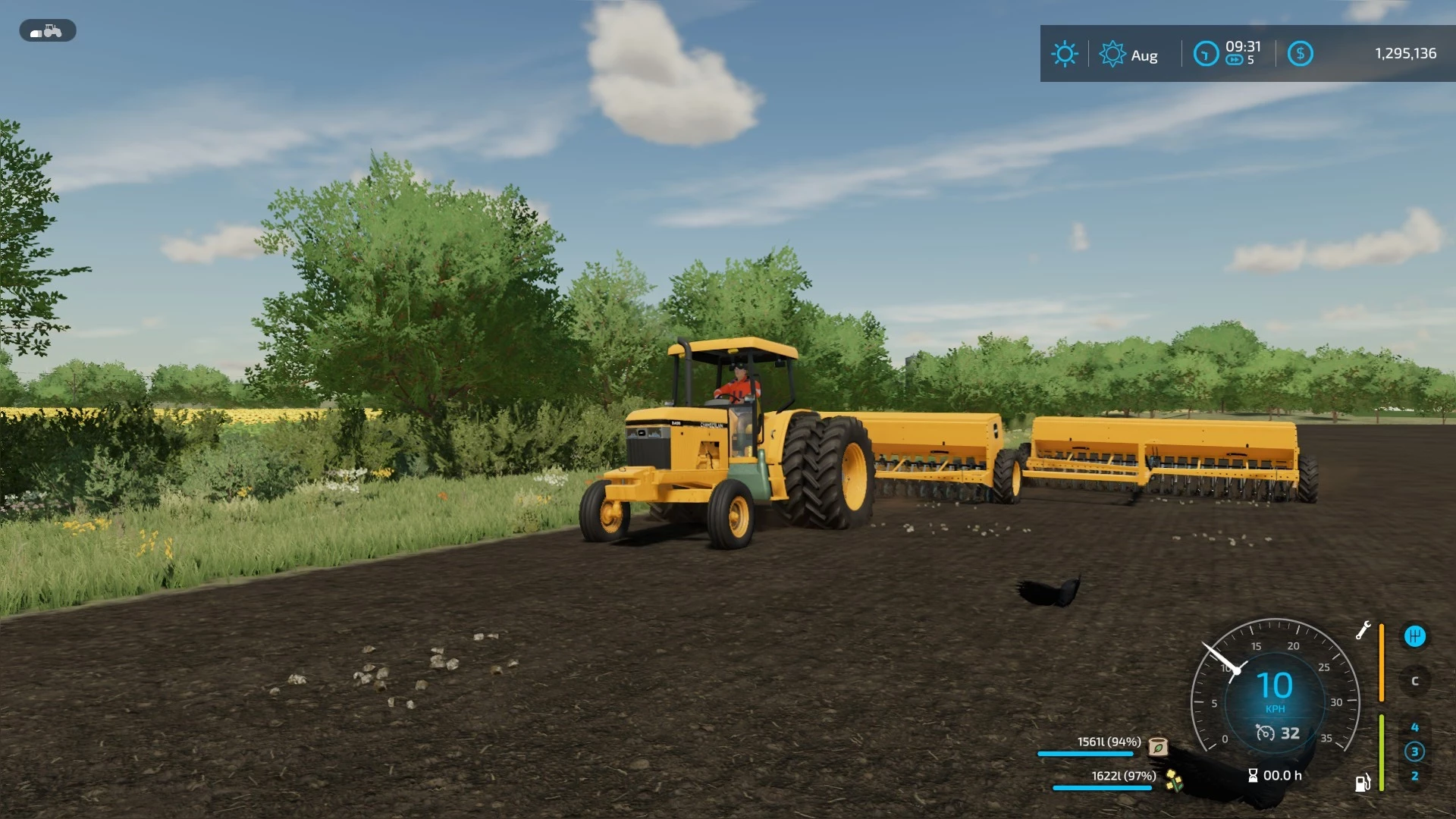Click the current weather sun icon

pyautogui.click(x=1065, y=54)
